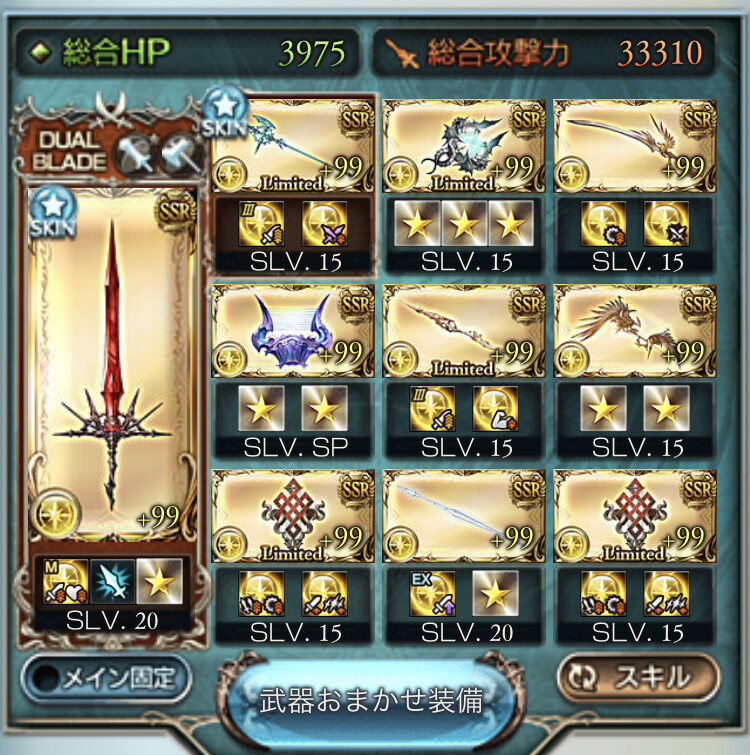Select the dark dragon weapon with teal glow

pos(464,146)
